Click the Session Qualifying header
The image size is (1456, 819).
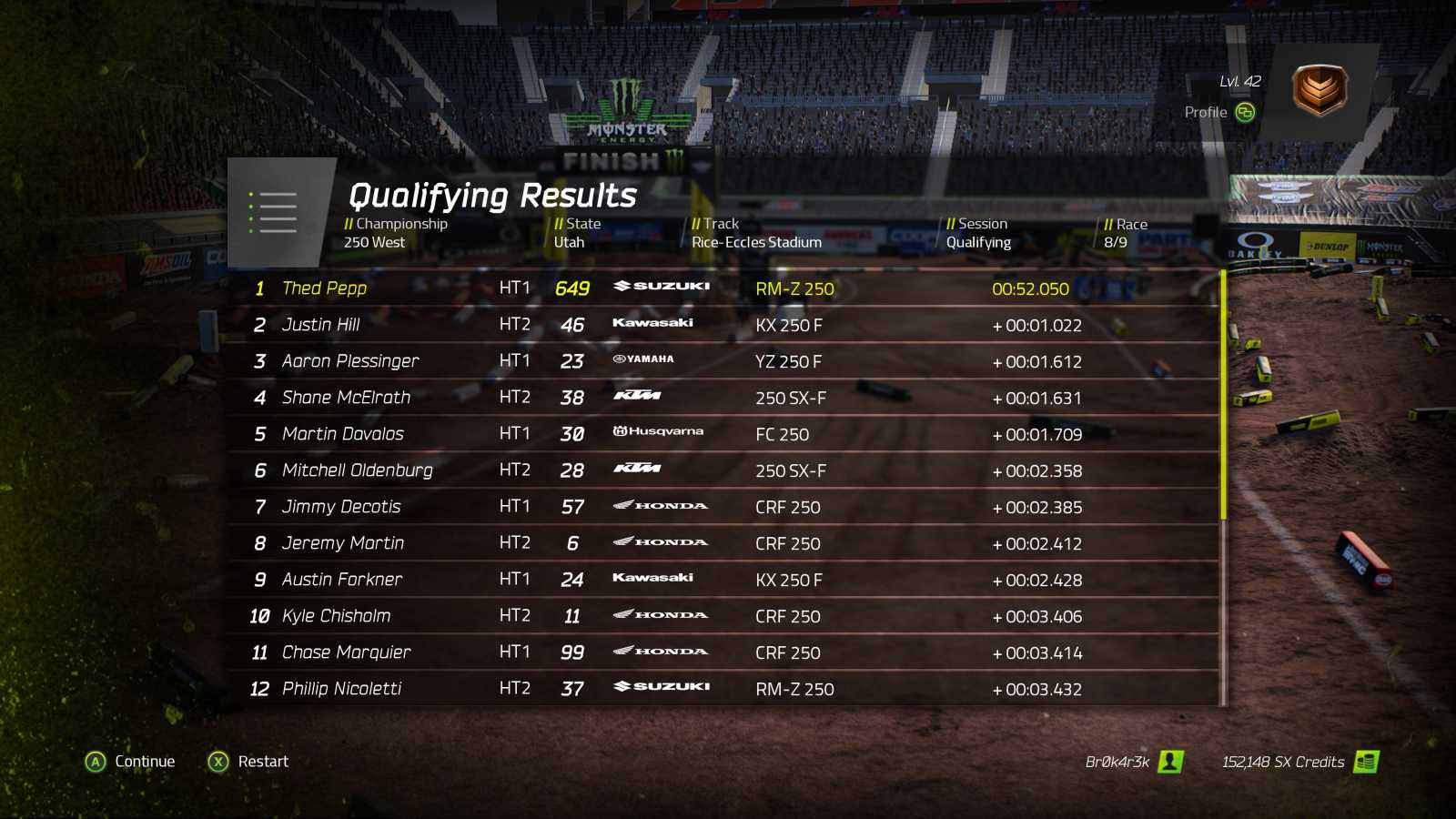(978, 233)
